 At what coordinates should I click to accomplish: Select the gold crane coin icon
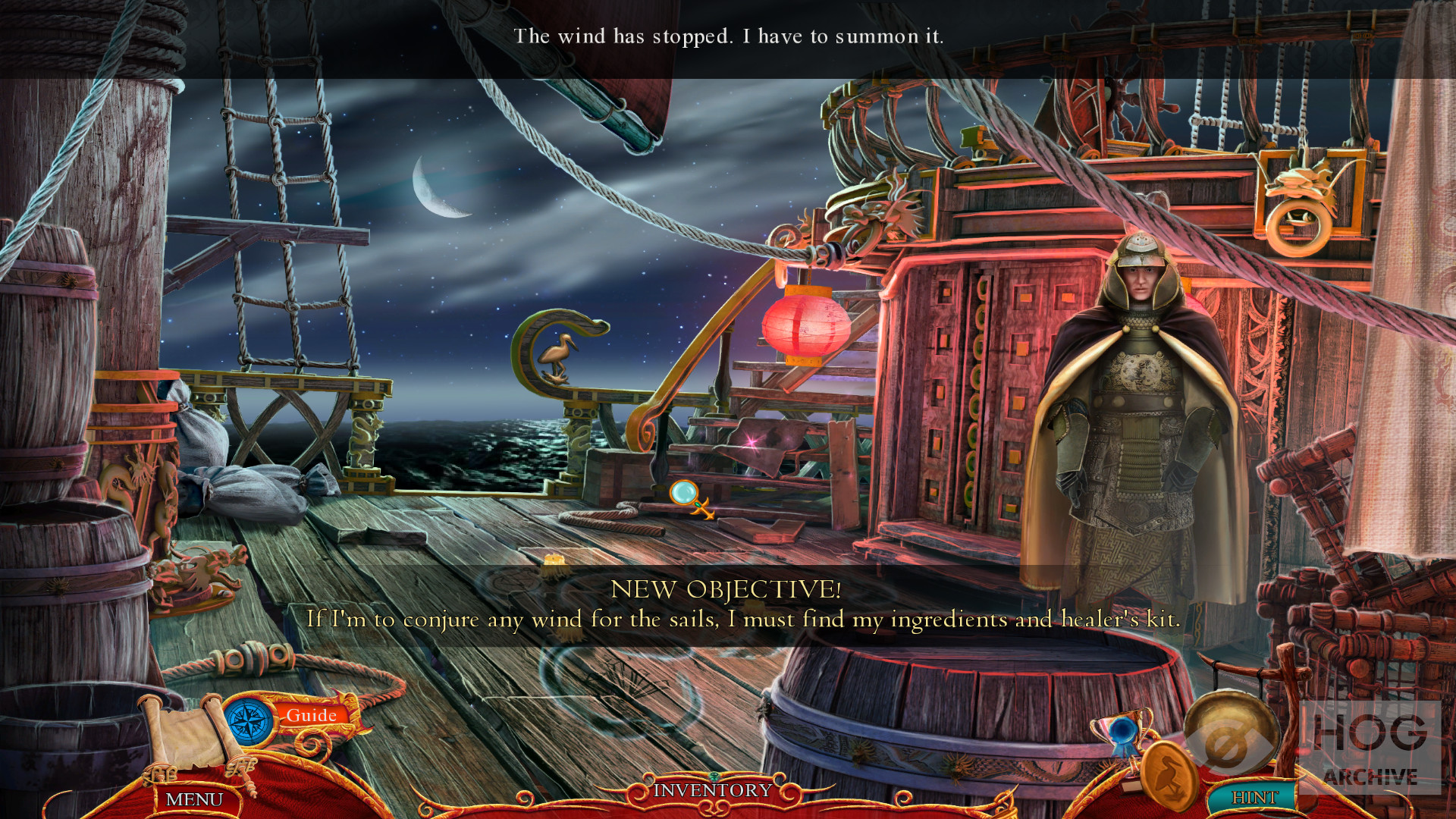pyautogui.click(x=1169, y=777)
